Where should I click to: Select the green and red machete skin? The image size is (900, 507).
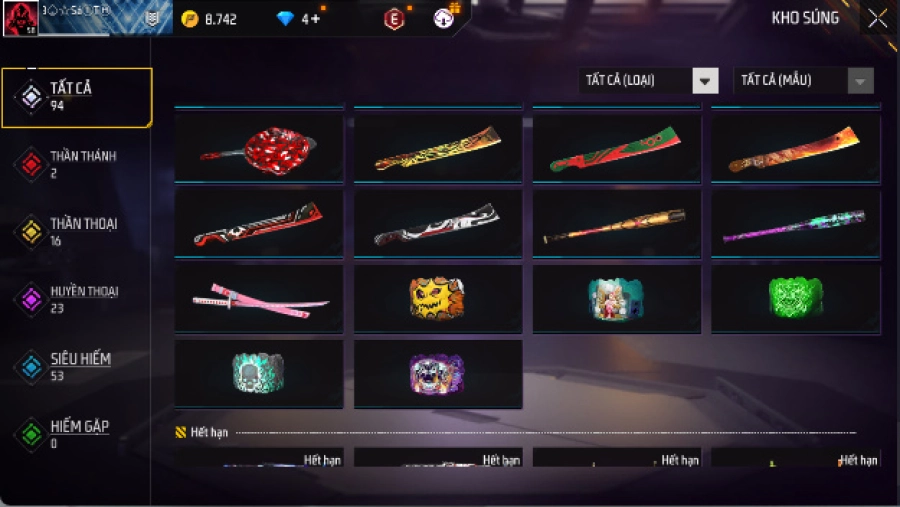[x=616, y=149]
